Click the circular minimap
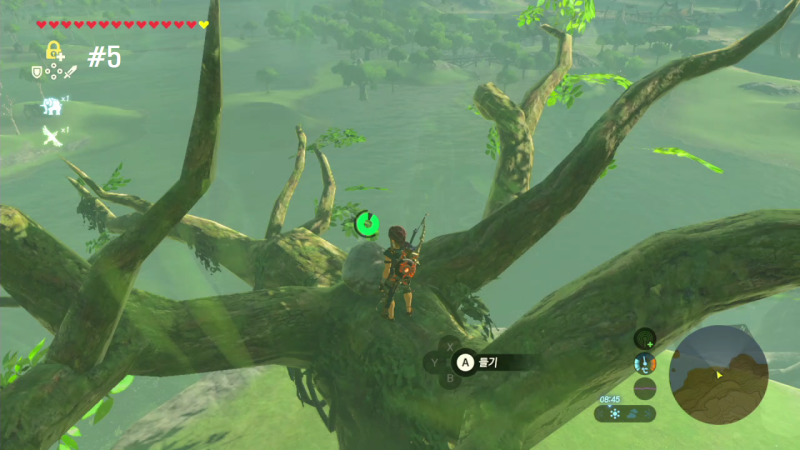 [718, 375]
